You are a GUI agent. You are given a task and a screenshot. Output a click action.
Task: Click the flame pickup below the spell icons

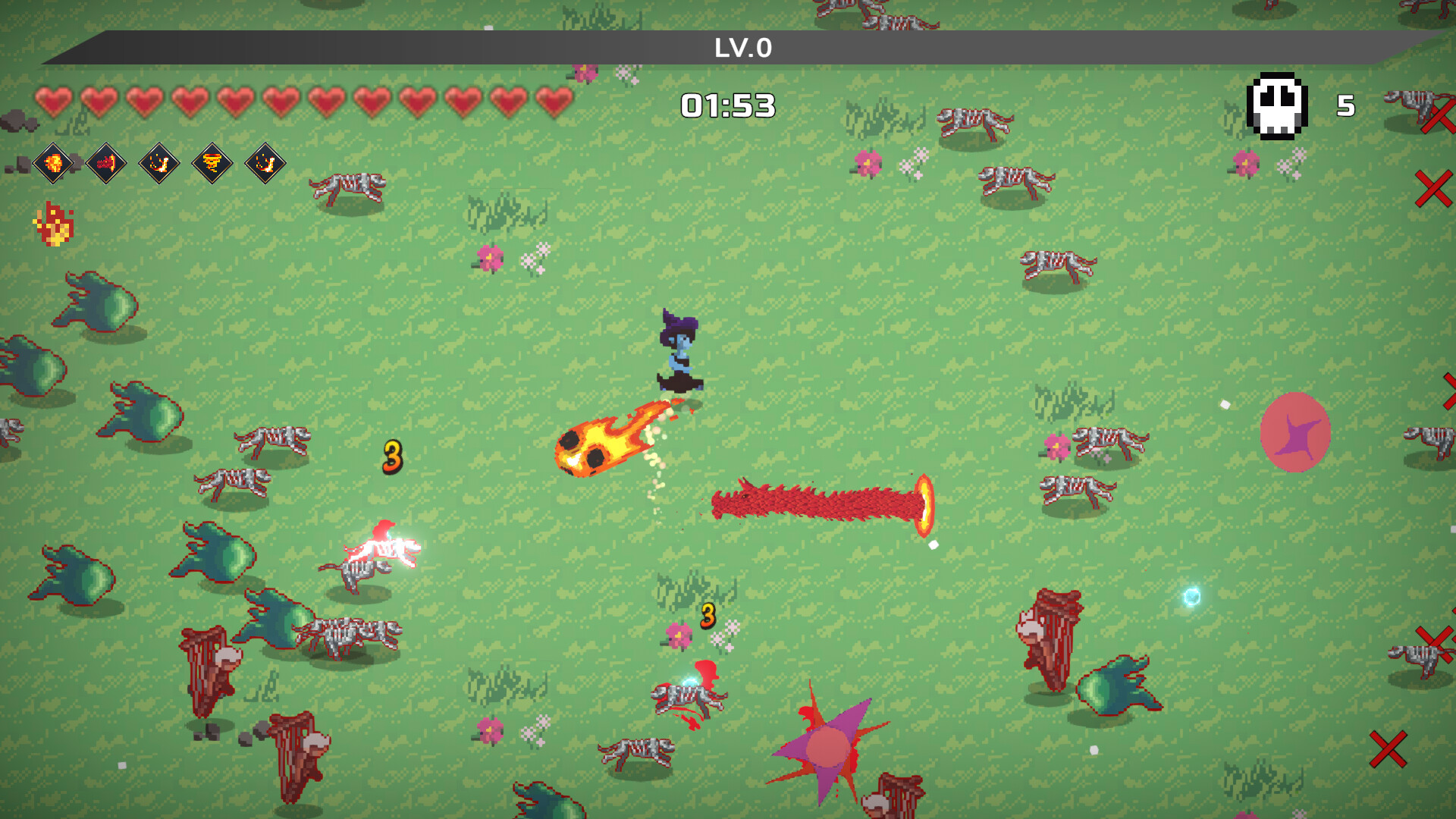point(53,224)
